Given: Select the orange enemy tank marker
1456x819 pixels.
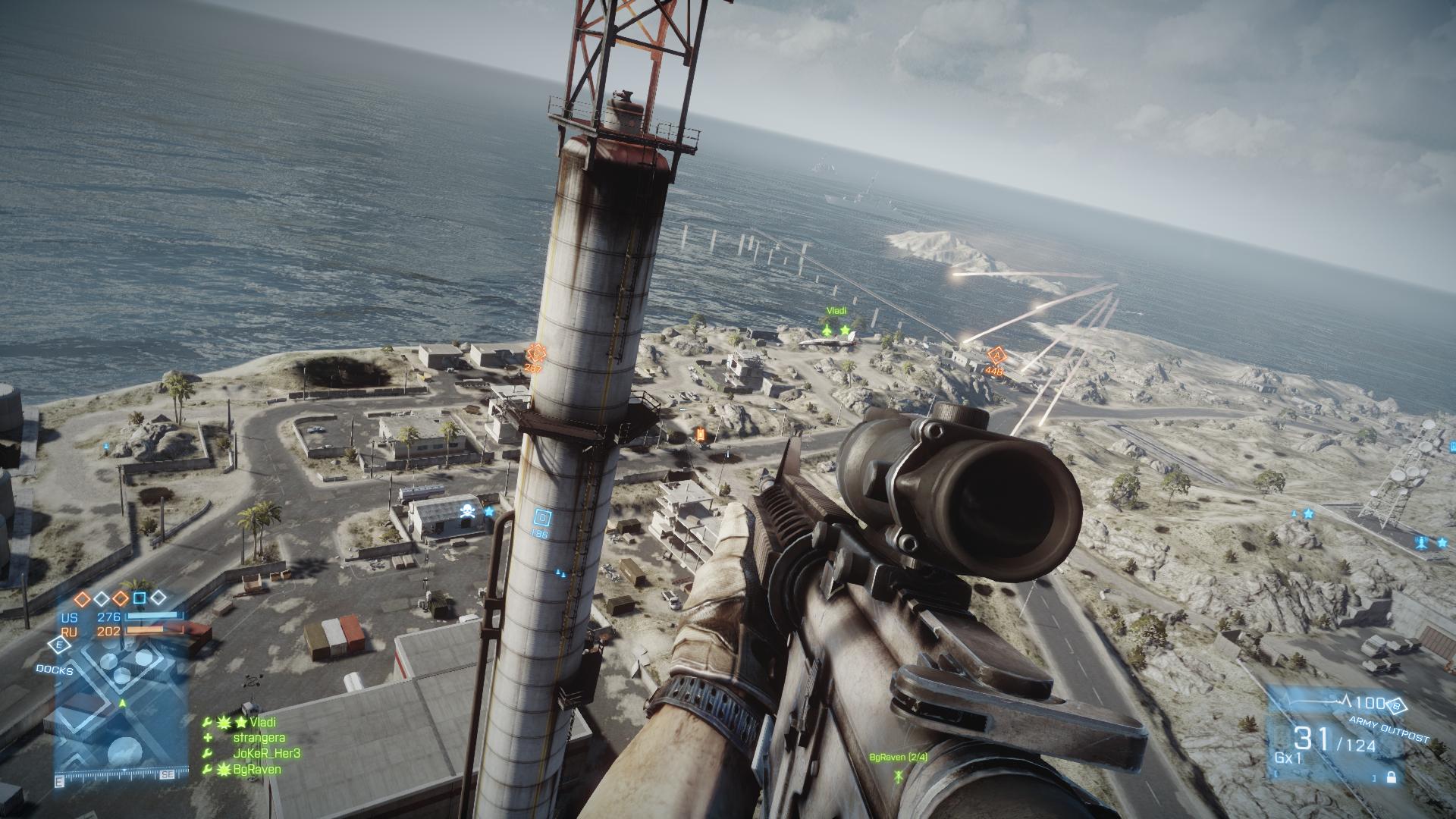Looking at the screenshot, I should coord(700,435).
